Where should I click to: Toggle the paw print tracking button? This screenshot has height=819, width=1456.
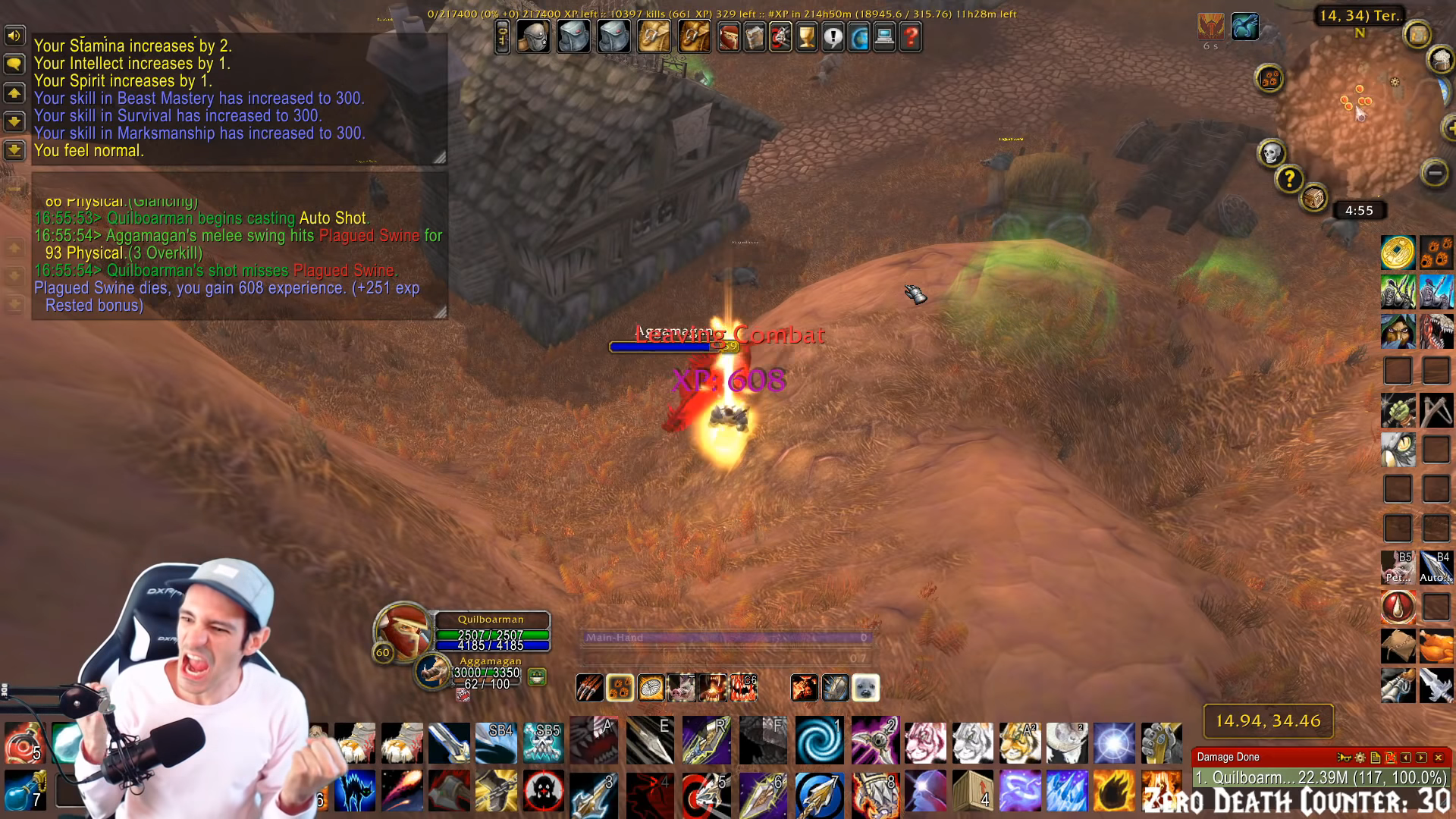[1269, 78]
